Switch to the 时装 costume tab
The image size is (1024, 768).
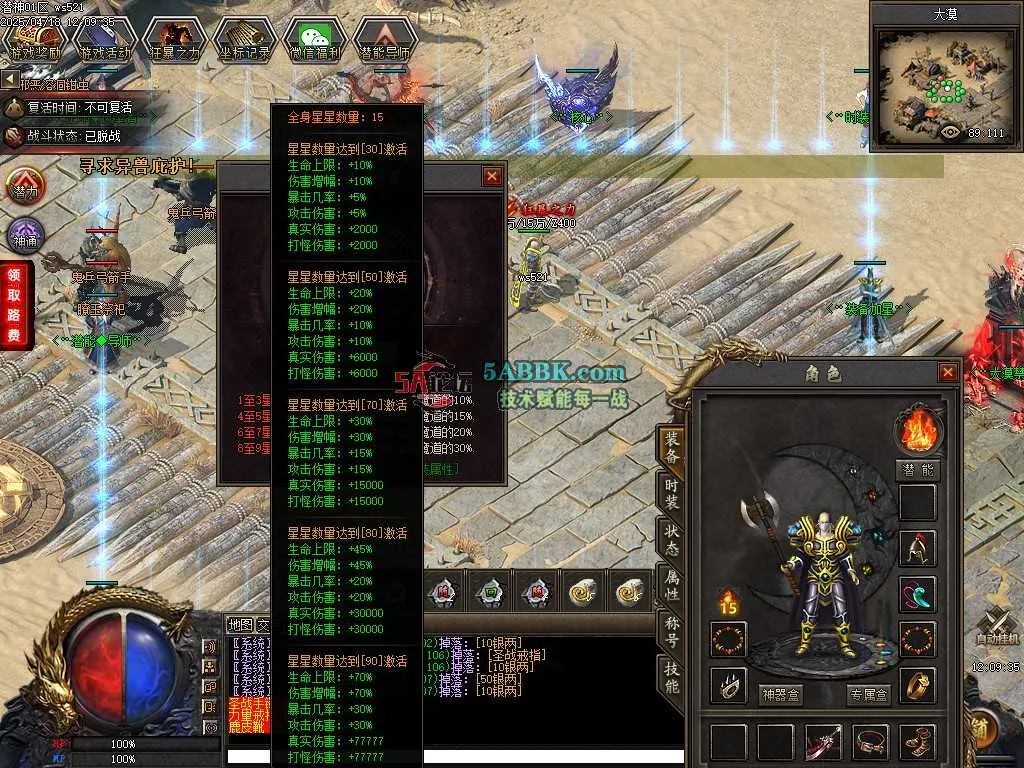point(672,497)
